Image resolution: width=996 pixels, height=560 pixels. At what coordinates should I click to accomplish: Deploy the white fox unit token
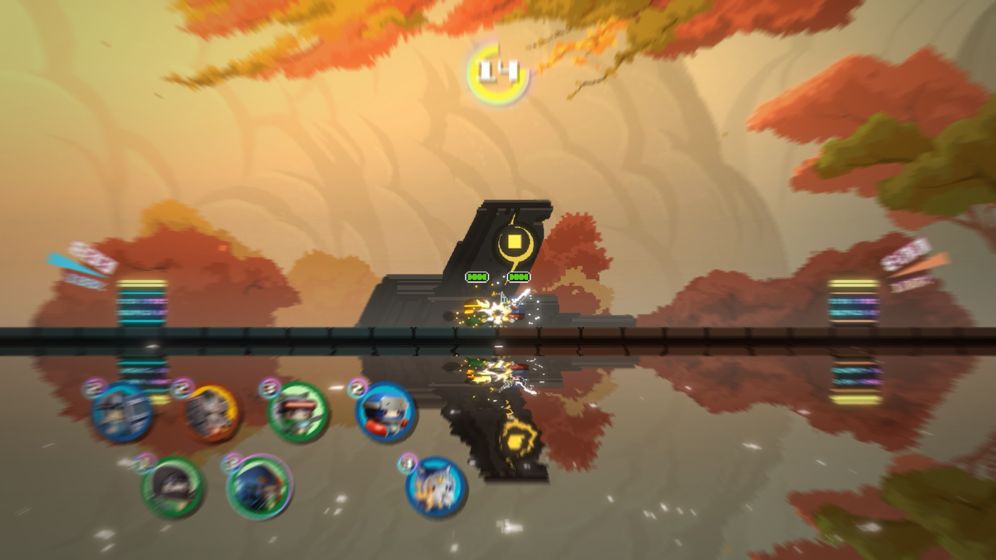(x=437, y=486)
